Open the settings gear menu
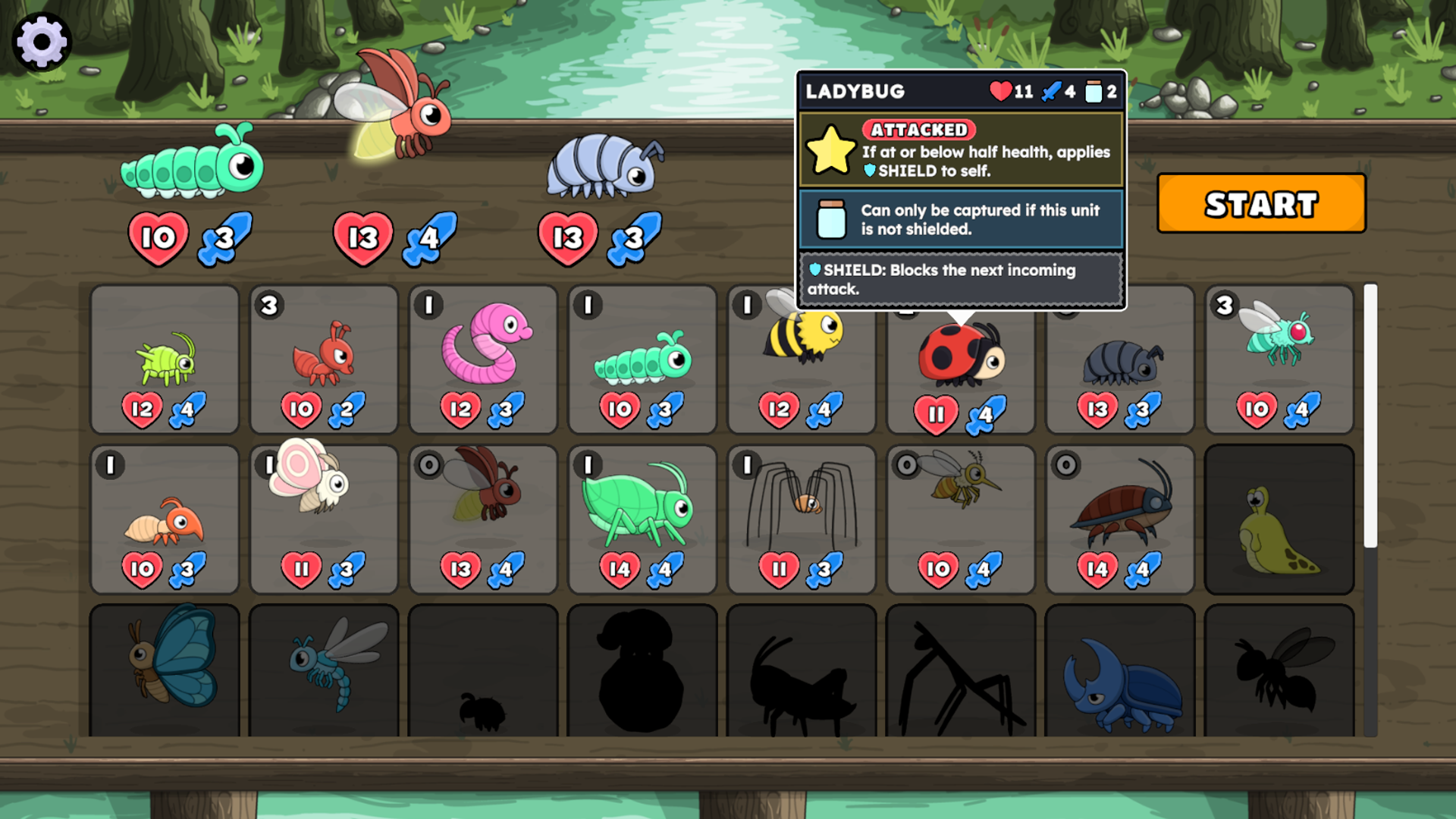 pos(42,41)
